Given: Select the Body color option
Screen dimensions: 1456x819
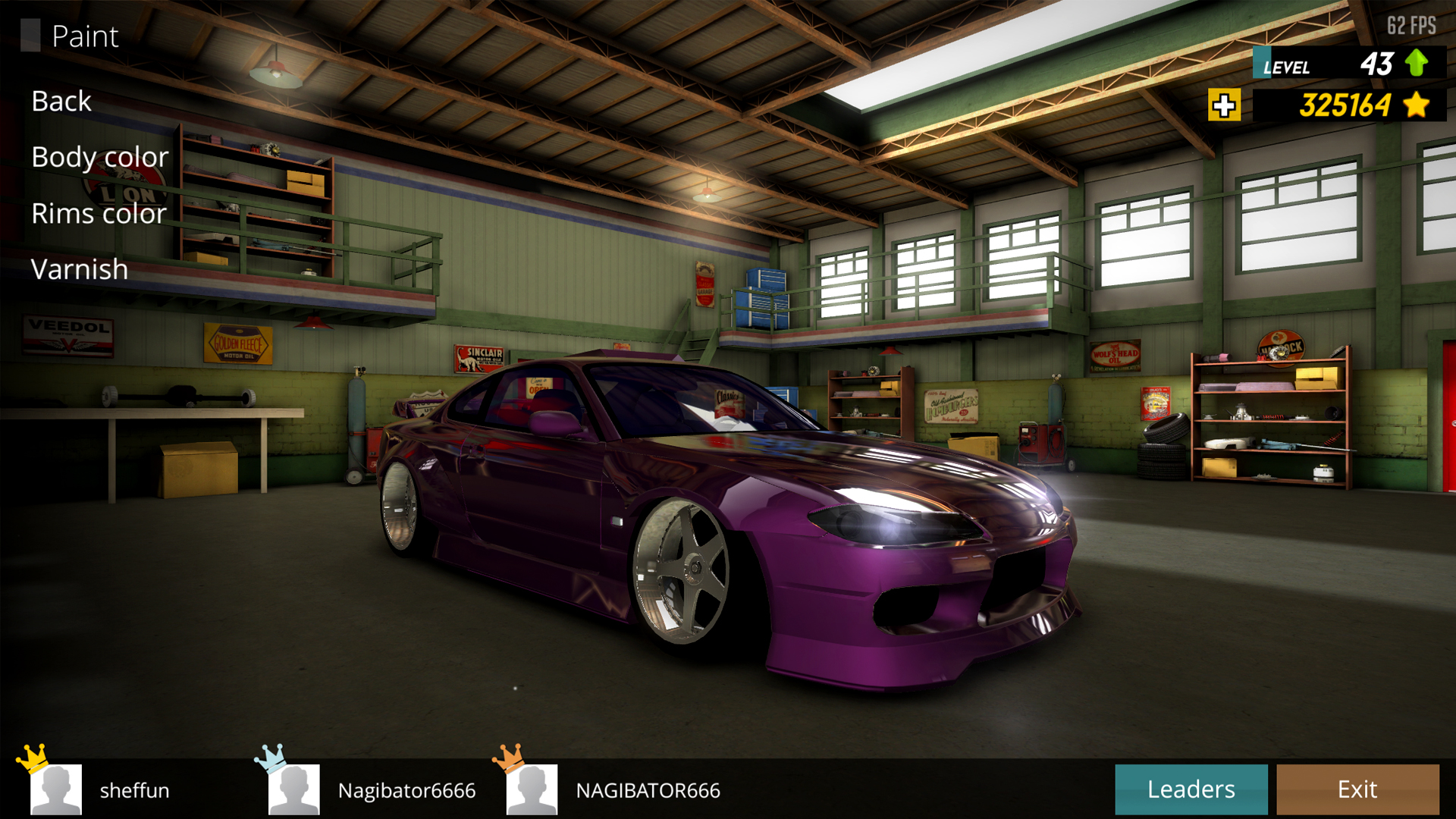Looking at the screenshot, I should click(x=99, y=157).
